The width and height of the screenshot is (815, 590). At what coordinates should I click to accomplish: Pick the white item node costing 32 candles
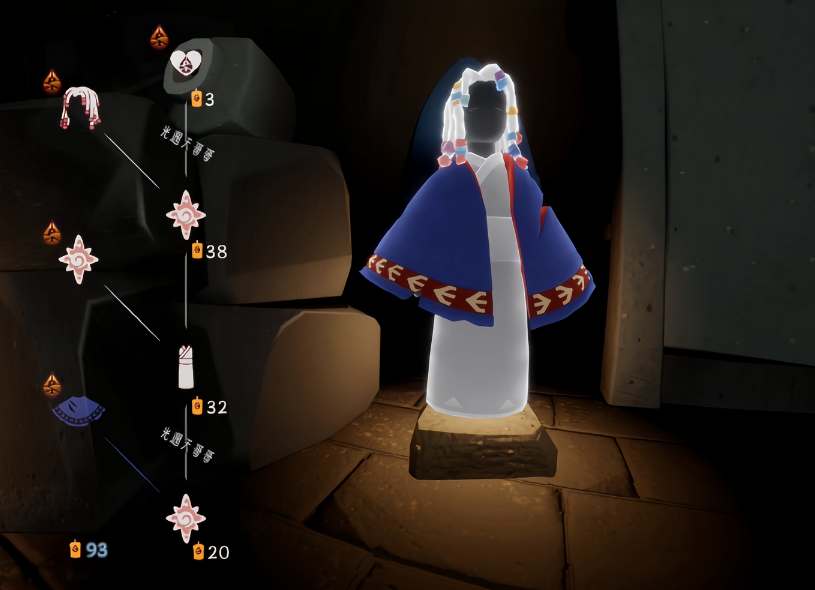coord(186,366)
